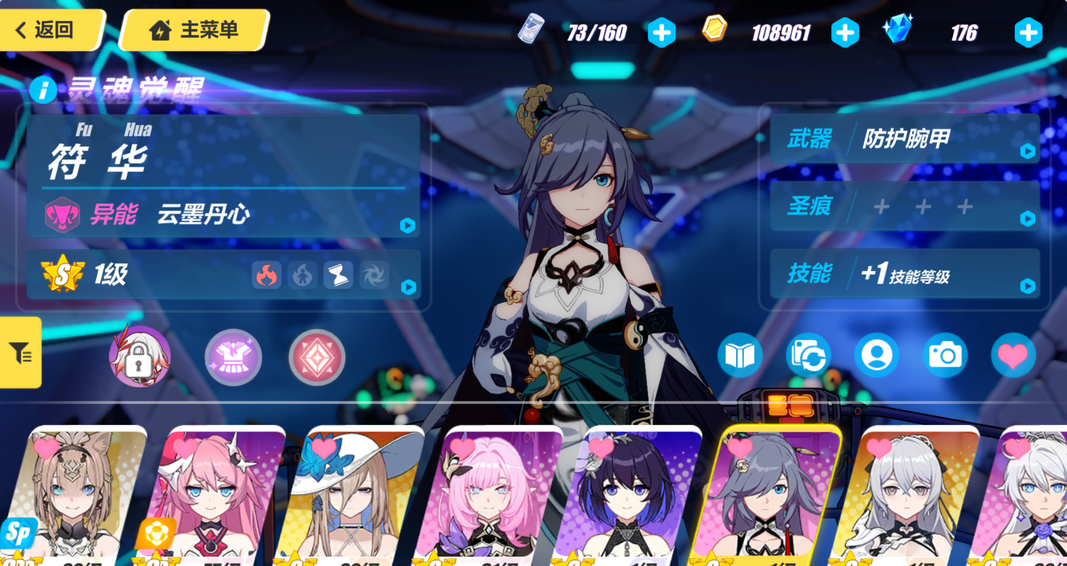Select the locked chibi character icon
Image resolution: width=1067 pixels, height=566 pixels.
139,357
